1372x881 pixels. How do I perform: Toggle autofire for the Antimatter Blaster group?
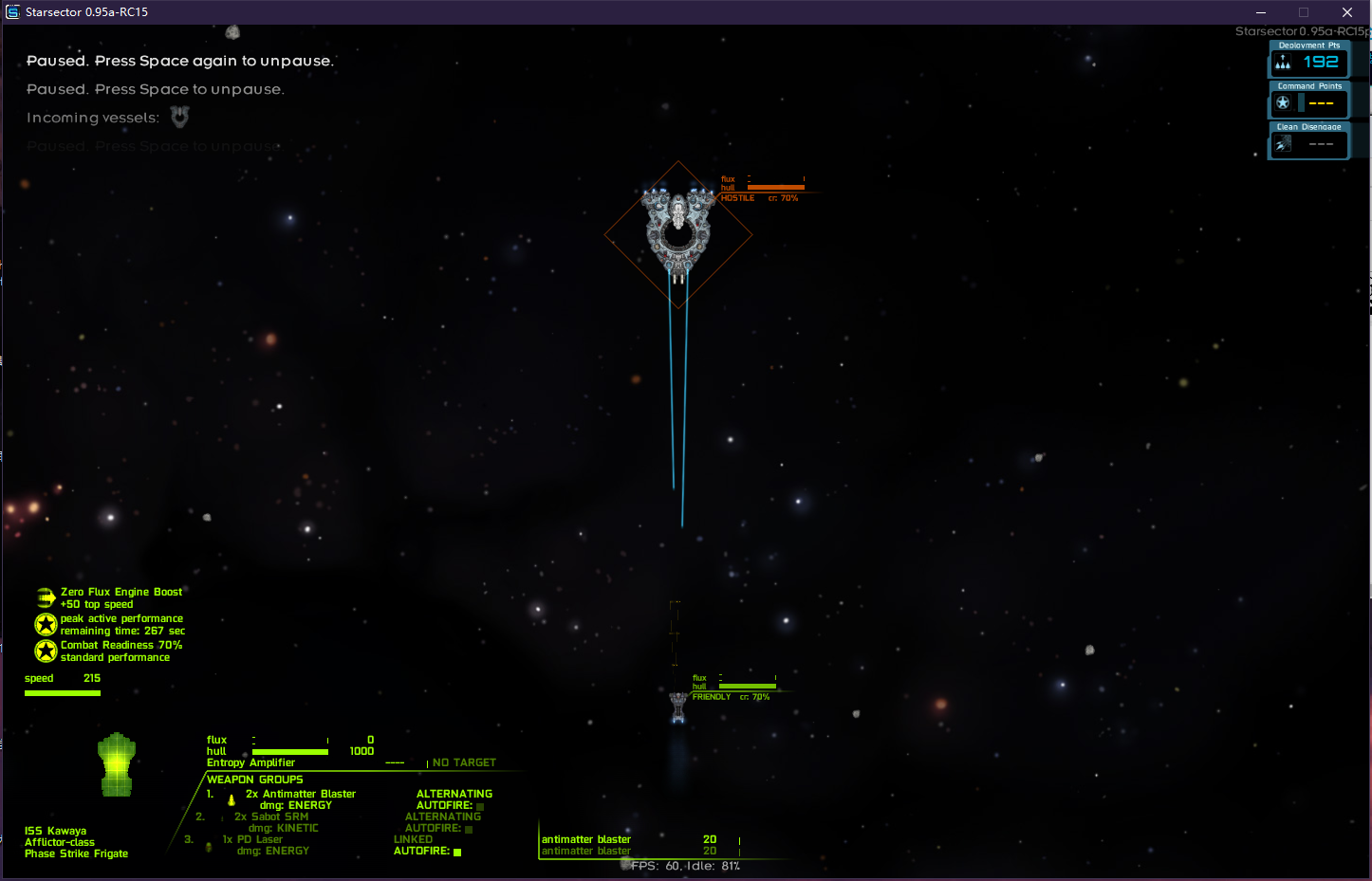(480, 807)
